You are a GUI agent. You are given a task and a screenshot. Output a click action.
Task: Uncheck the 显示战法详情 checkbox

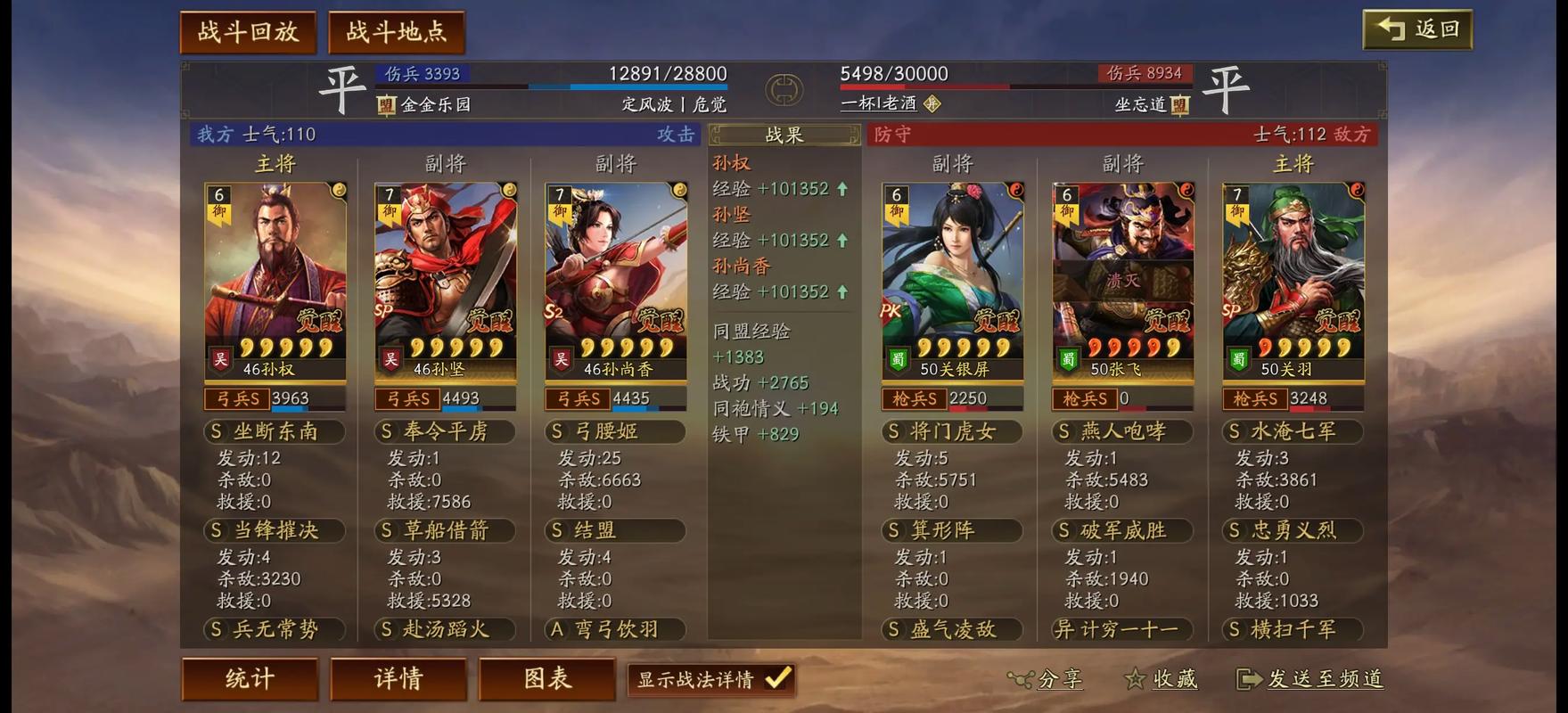(777, 679)
